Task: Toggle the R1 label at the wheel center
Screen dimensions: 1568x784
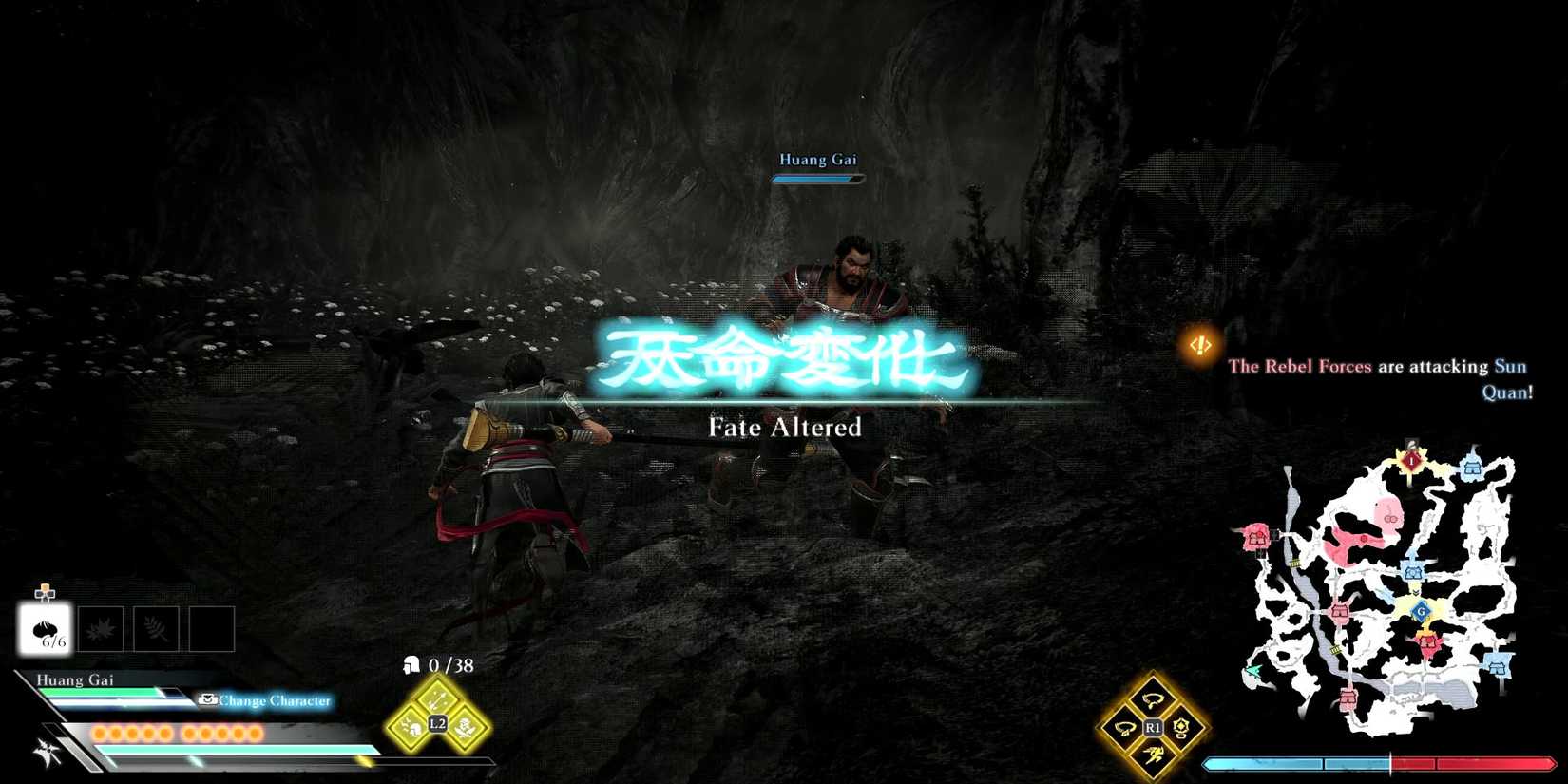Action: [x=1153, y=726]
